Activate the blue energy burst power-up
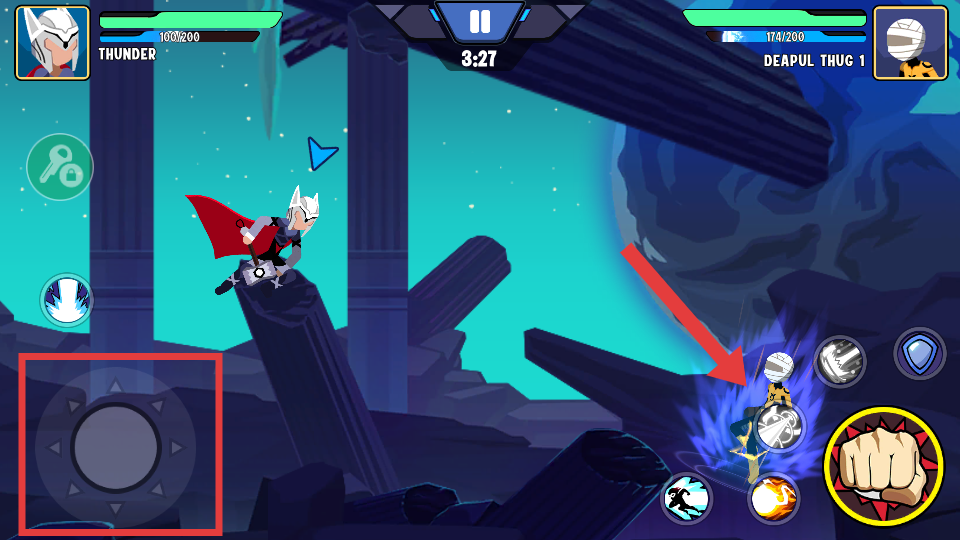960x540 pixels. click(x=67, y=300)
